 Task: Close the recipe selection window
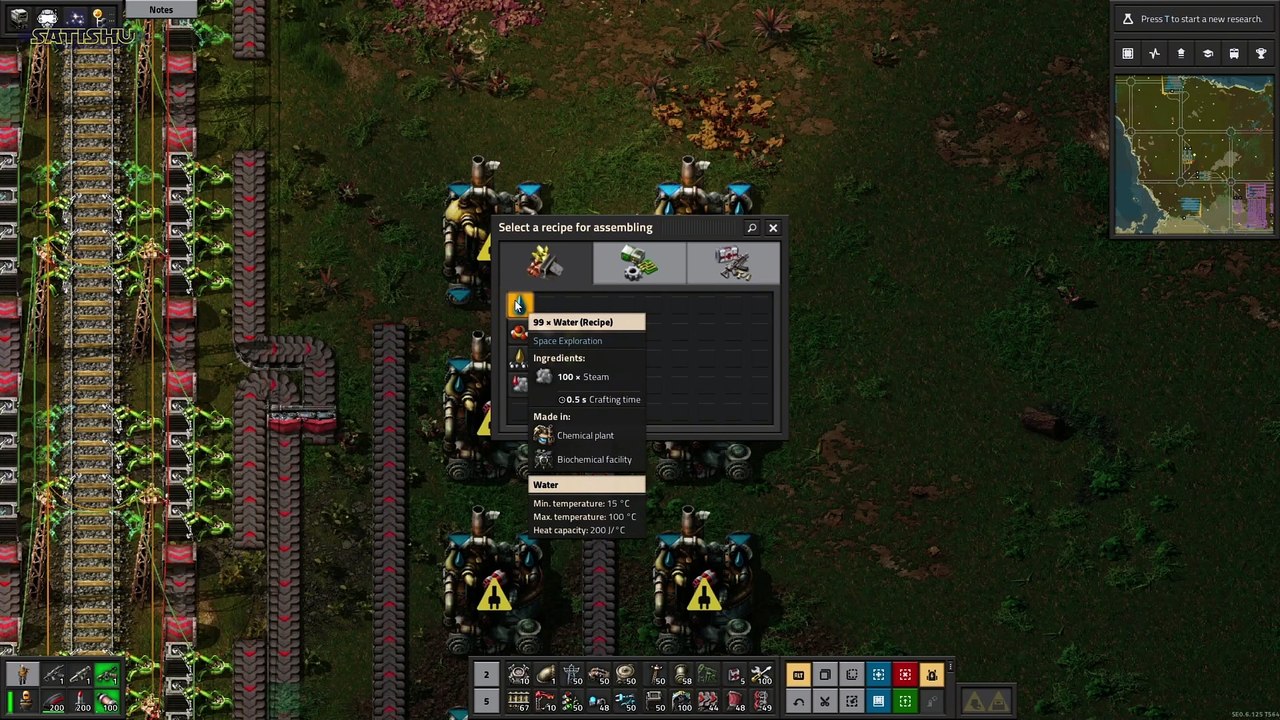tap(773, 228)
